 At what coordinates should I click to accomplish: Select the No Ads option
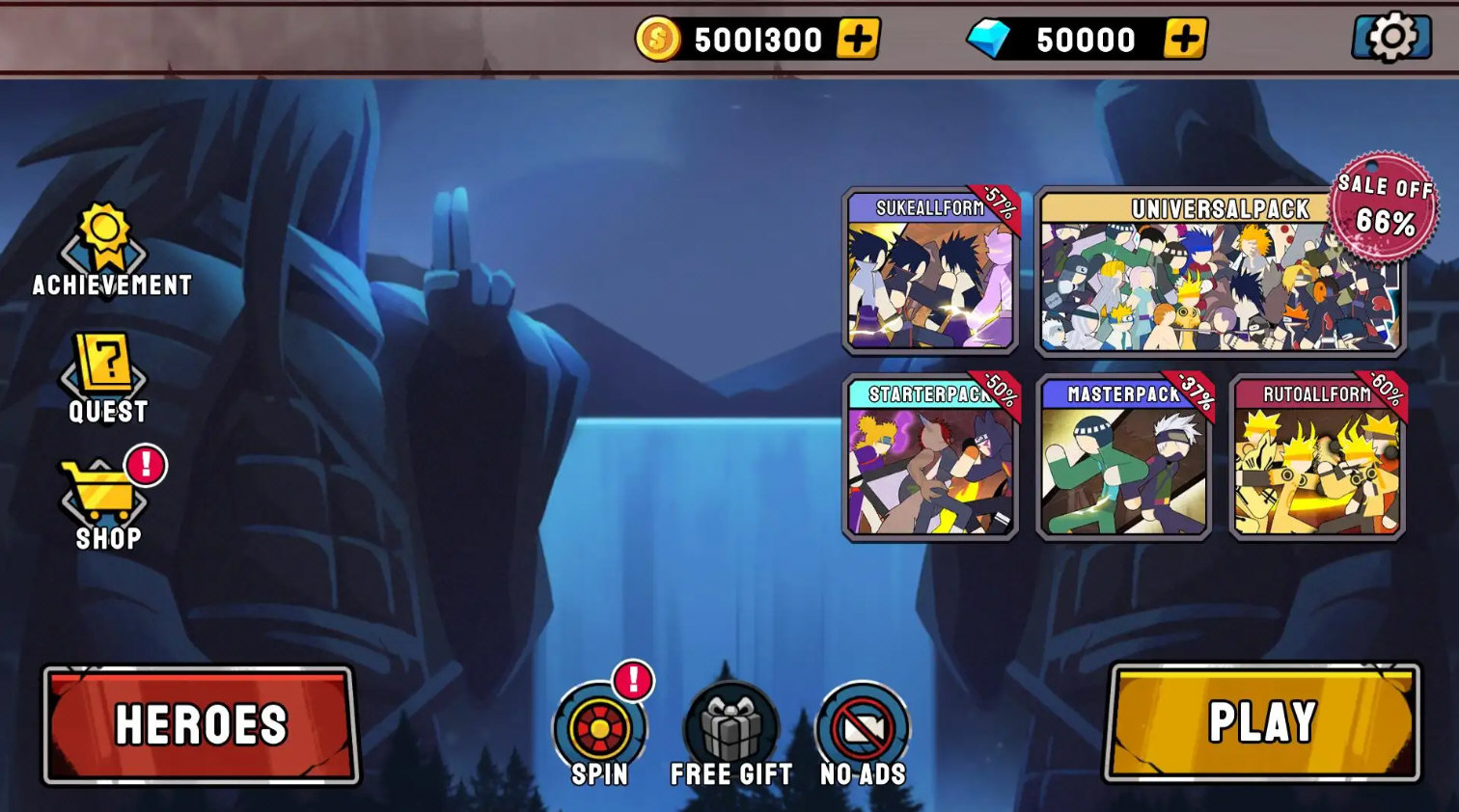(863, 733)
